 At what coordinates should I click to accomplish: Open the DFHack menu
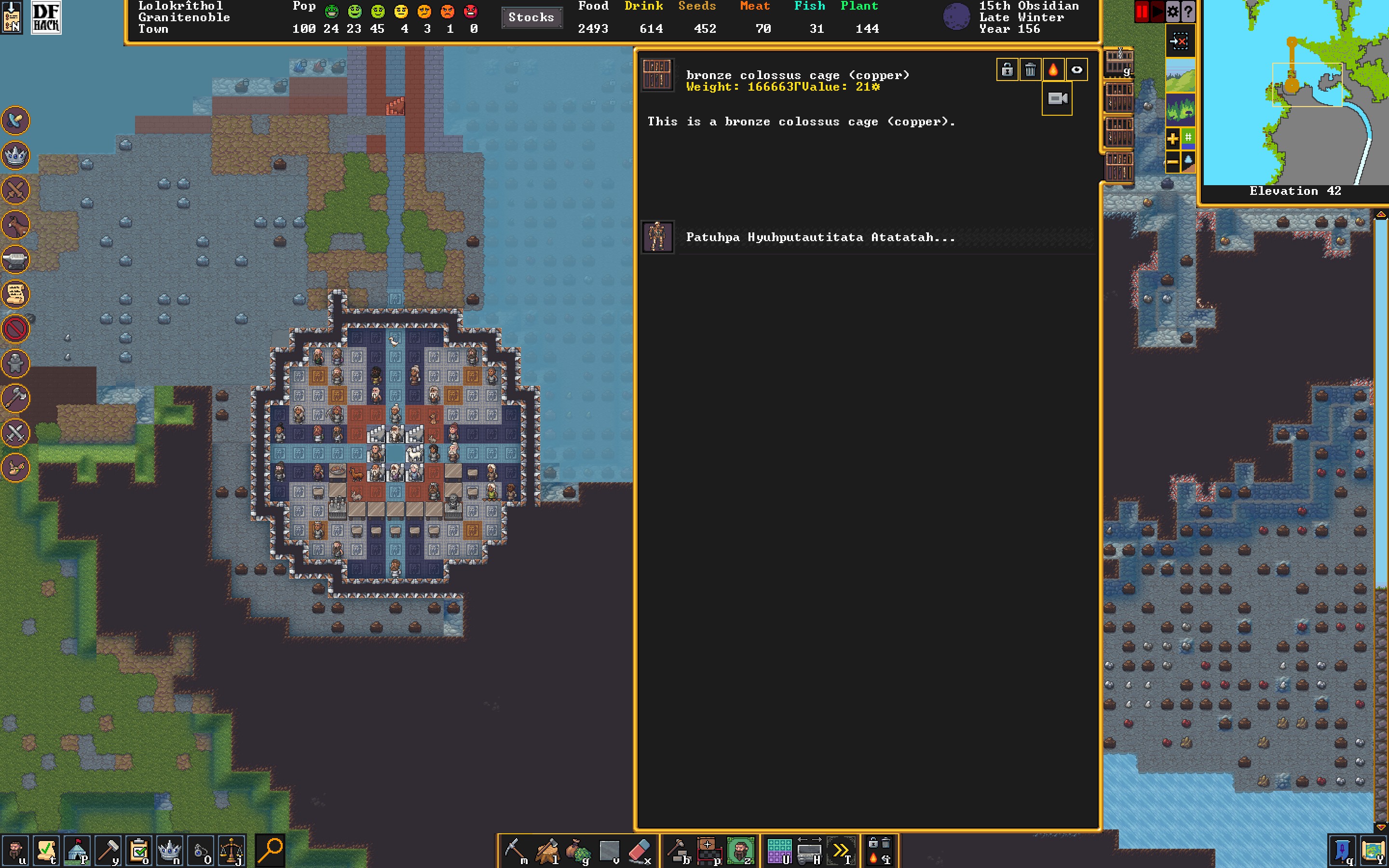coord(46,17)
